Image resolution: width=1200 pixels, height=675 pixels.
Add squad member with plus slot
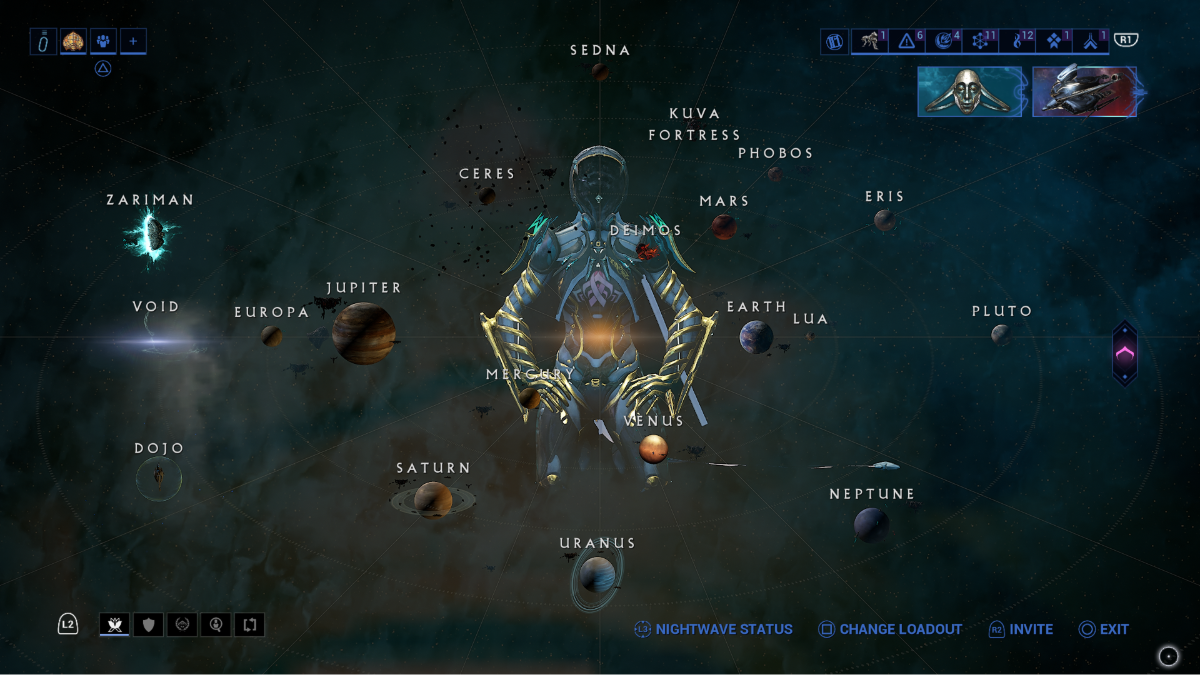[x=133, y=41]
